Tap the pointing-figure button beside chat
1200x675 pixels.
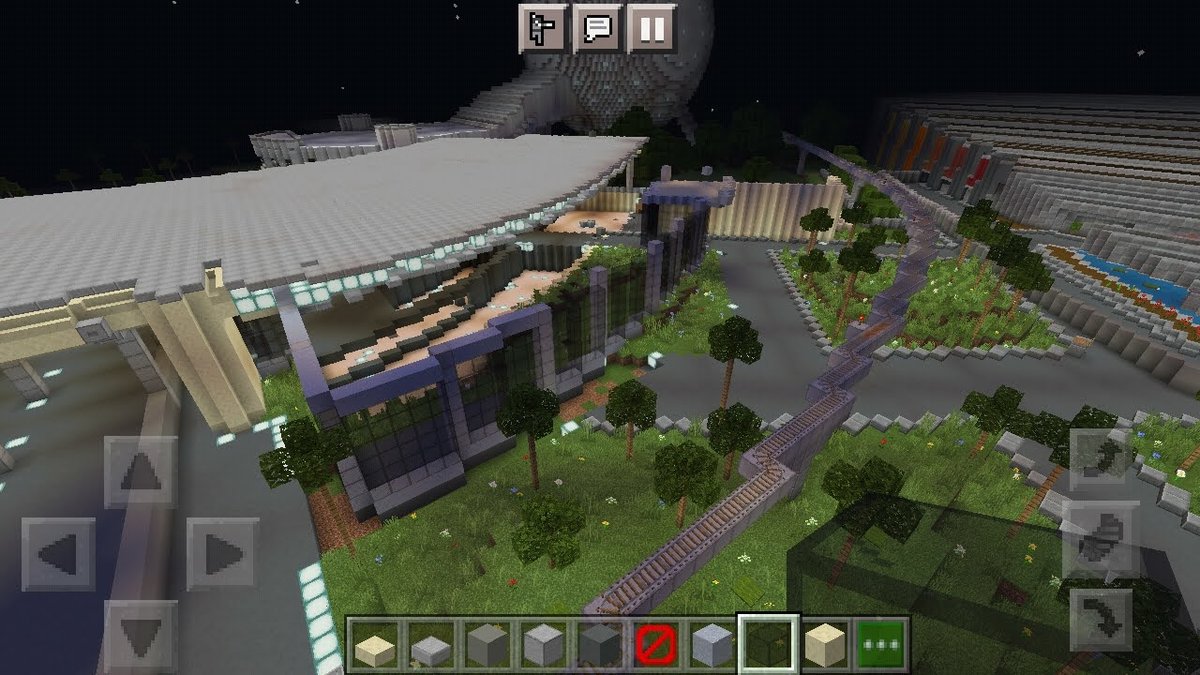click(x=544, y=27)
